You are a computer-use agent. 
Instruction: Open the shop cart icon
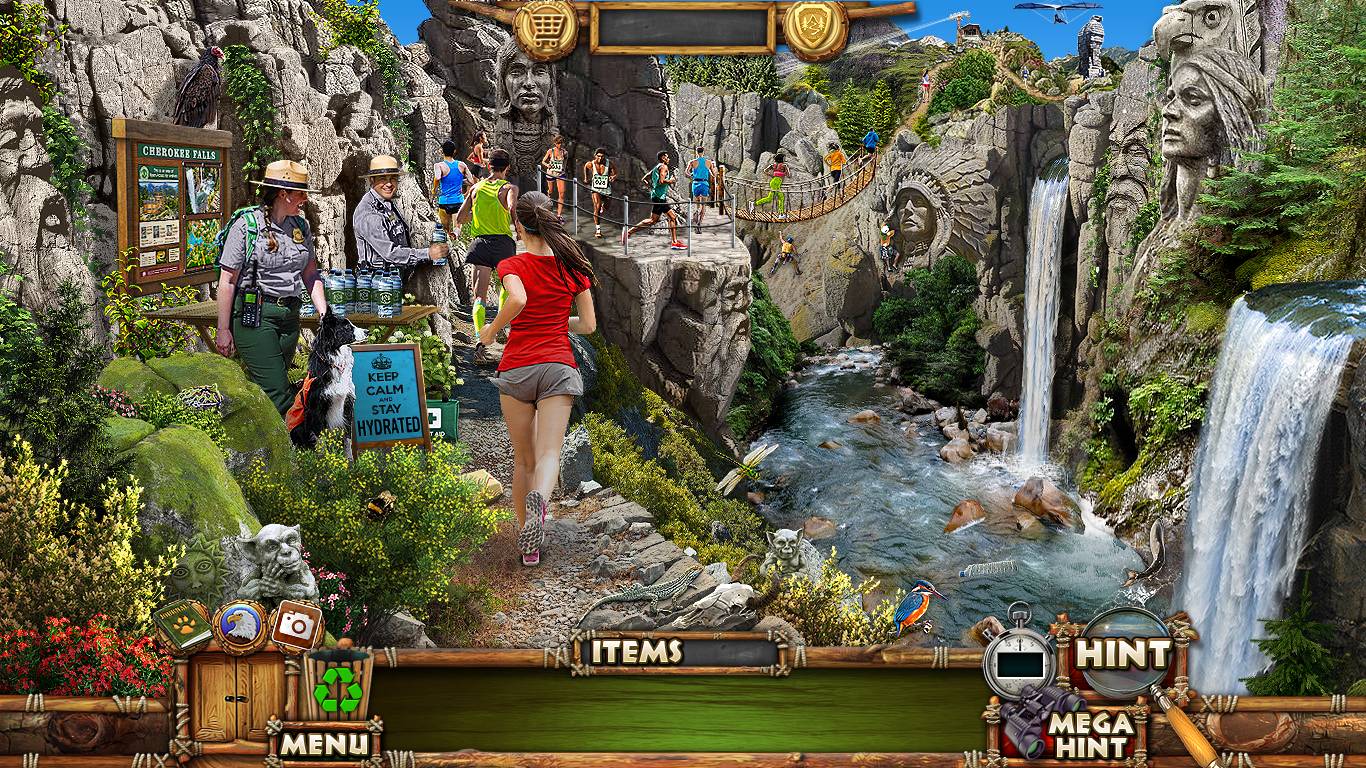(545, 28)
